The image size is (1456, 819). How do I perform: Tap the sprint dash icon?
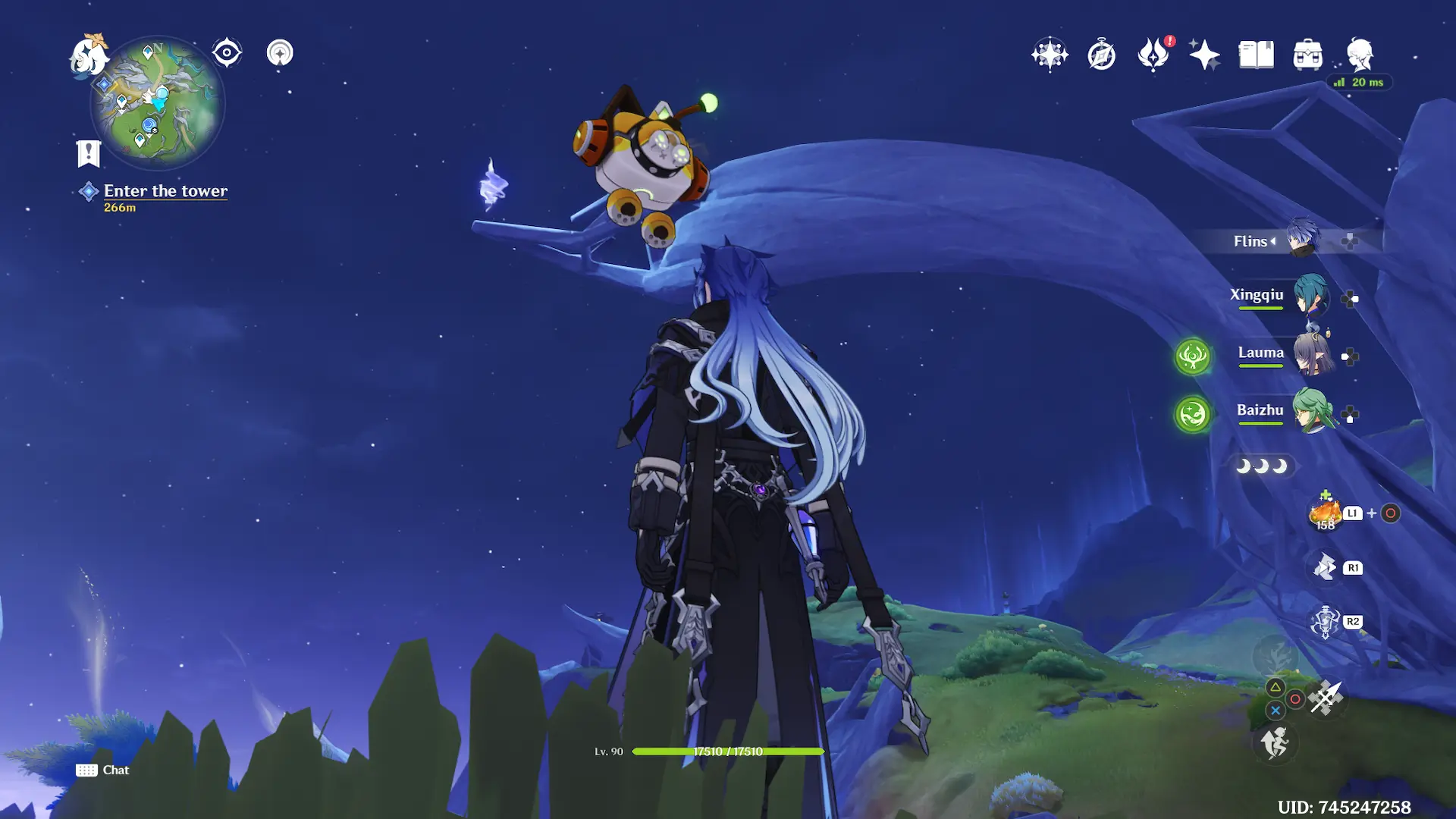point(1275,742)
